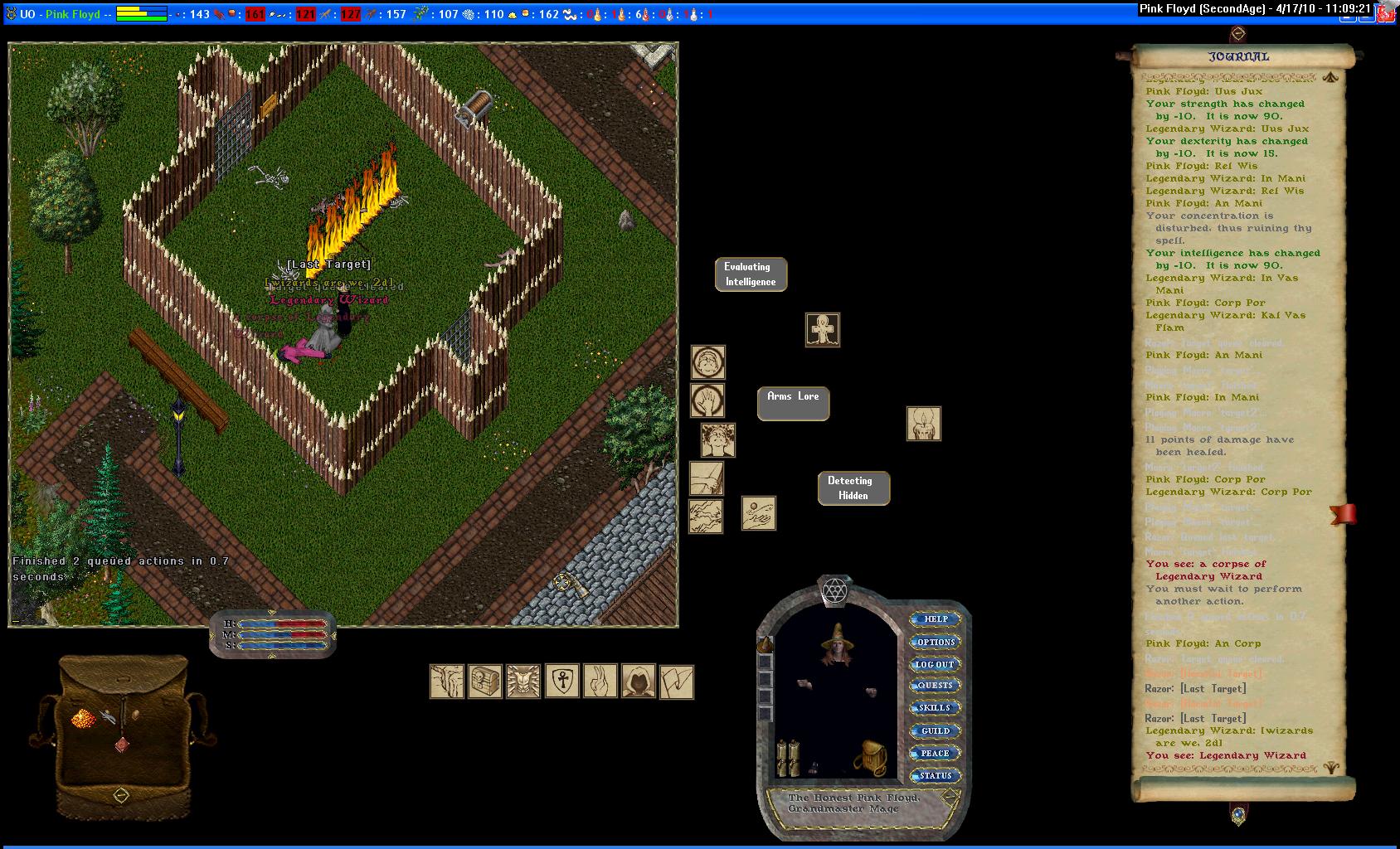Viewport: 1400px width, 849px height.
Task: Use the Evaluating Intelligence skill button
Action: pyautogui.click(x=751, y=274)
